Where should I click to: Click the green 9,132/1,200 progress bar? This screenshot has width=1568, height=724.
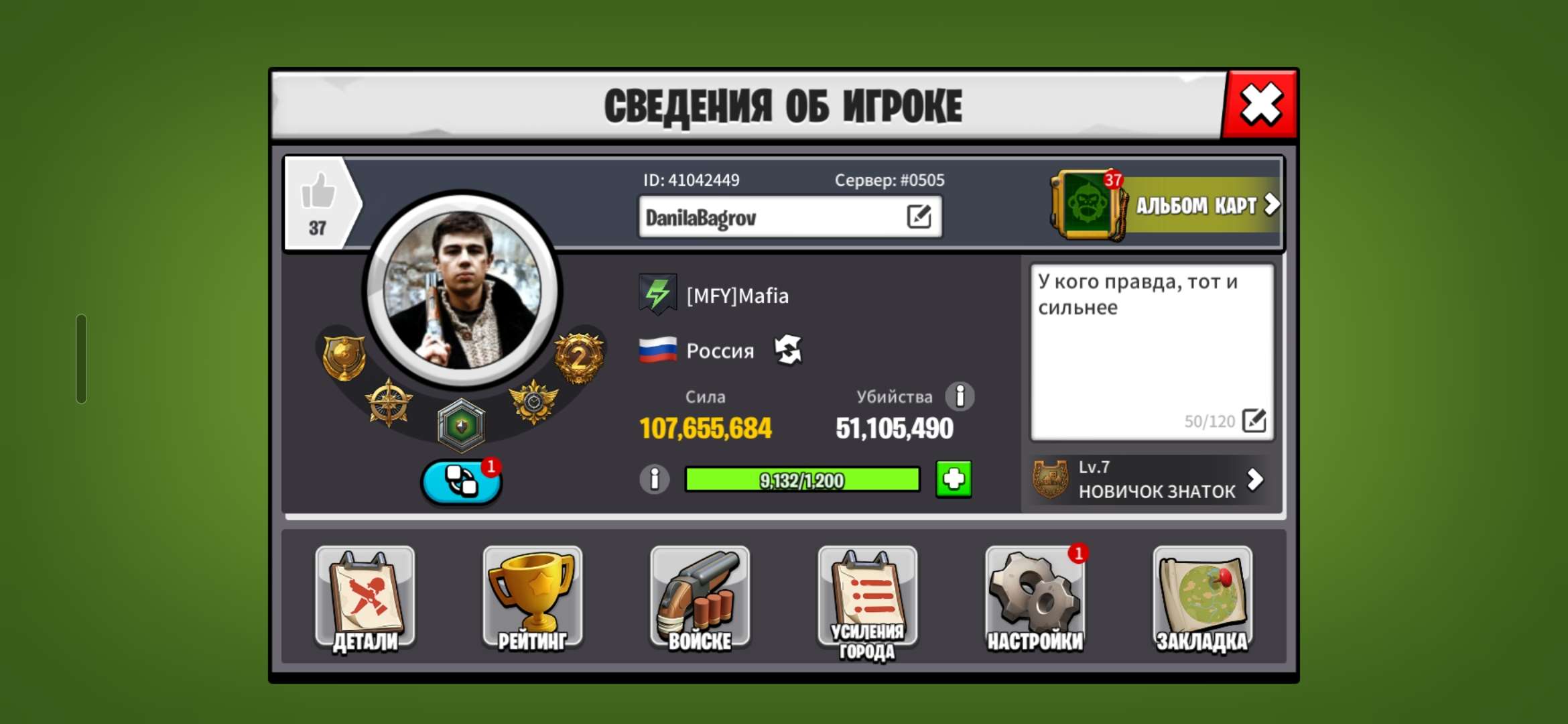(x=802, y=479)
